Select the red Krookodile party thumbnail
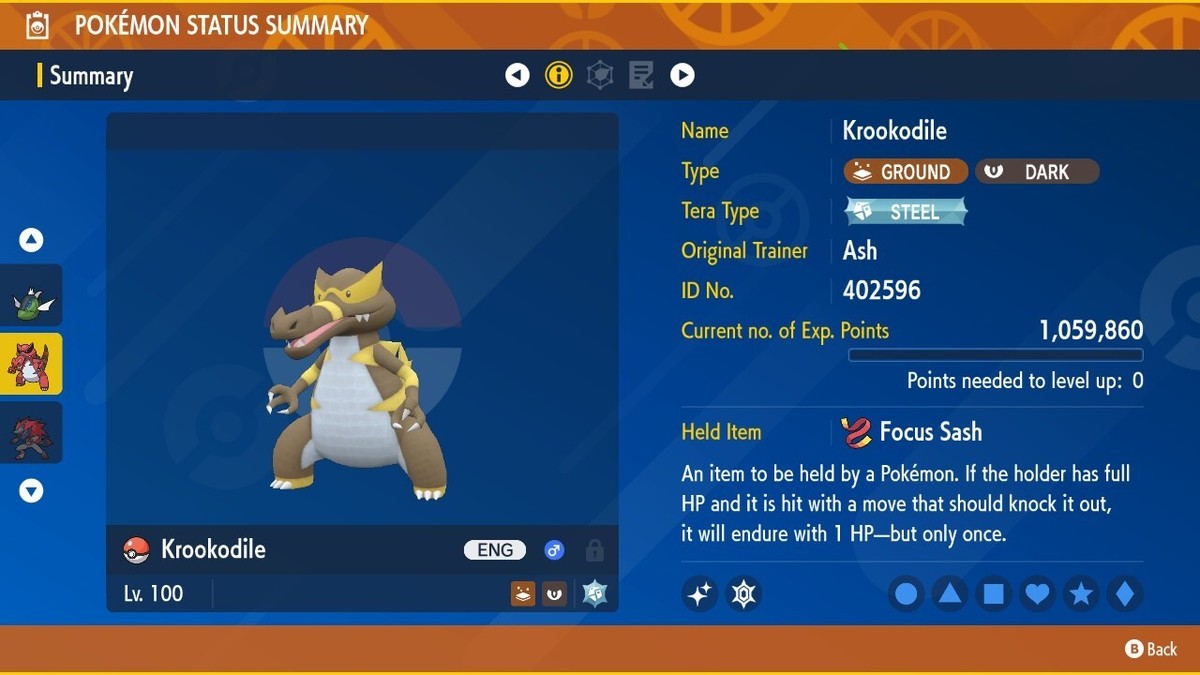 [x=32, y=364]
